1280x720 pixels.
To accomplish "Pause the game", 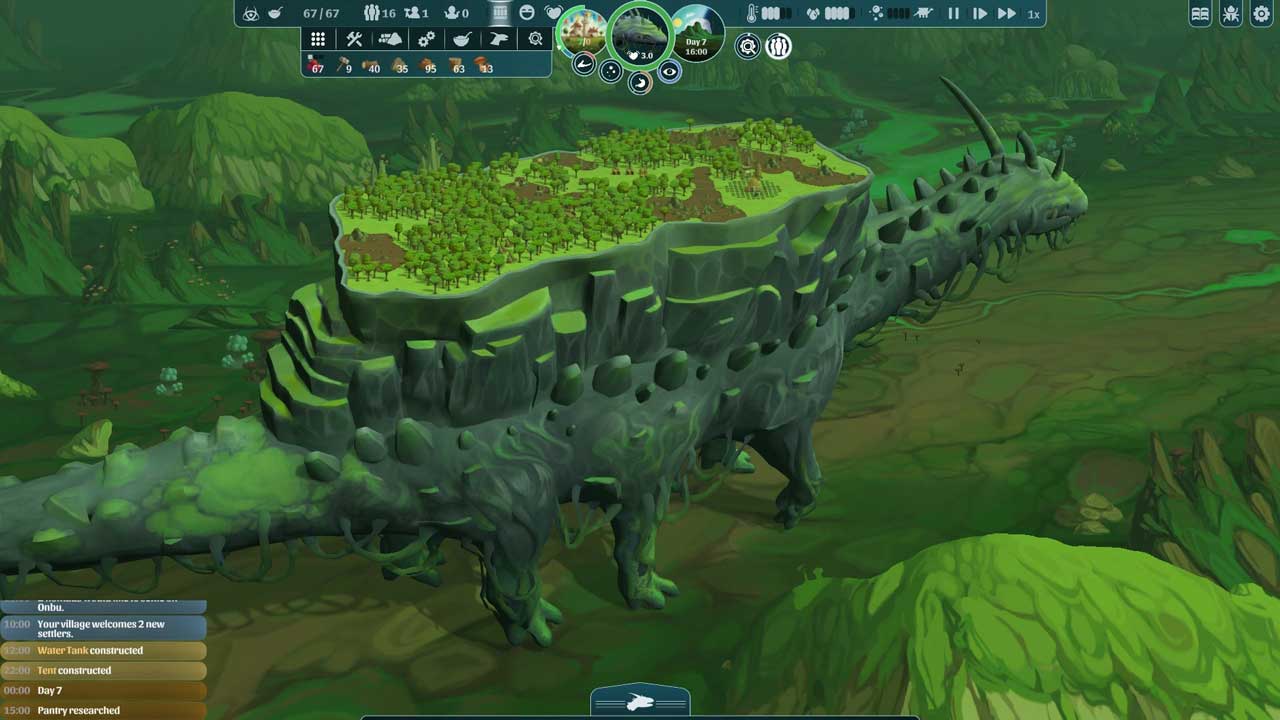I will [953, 14].
